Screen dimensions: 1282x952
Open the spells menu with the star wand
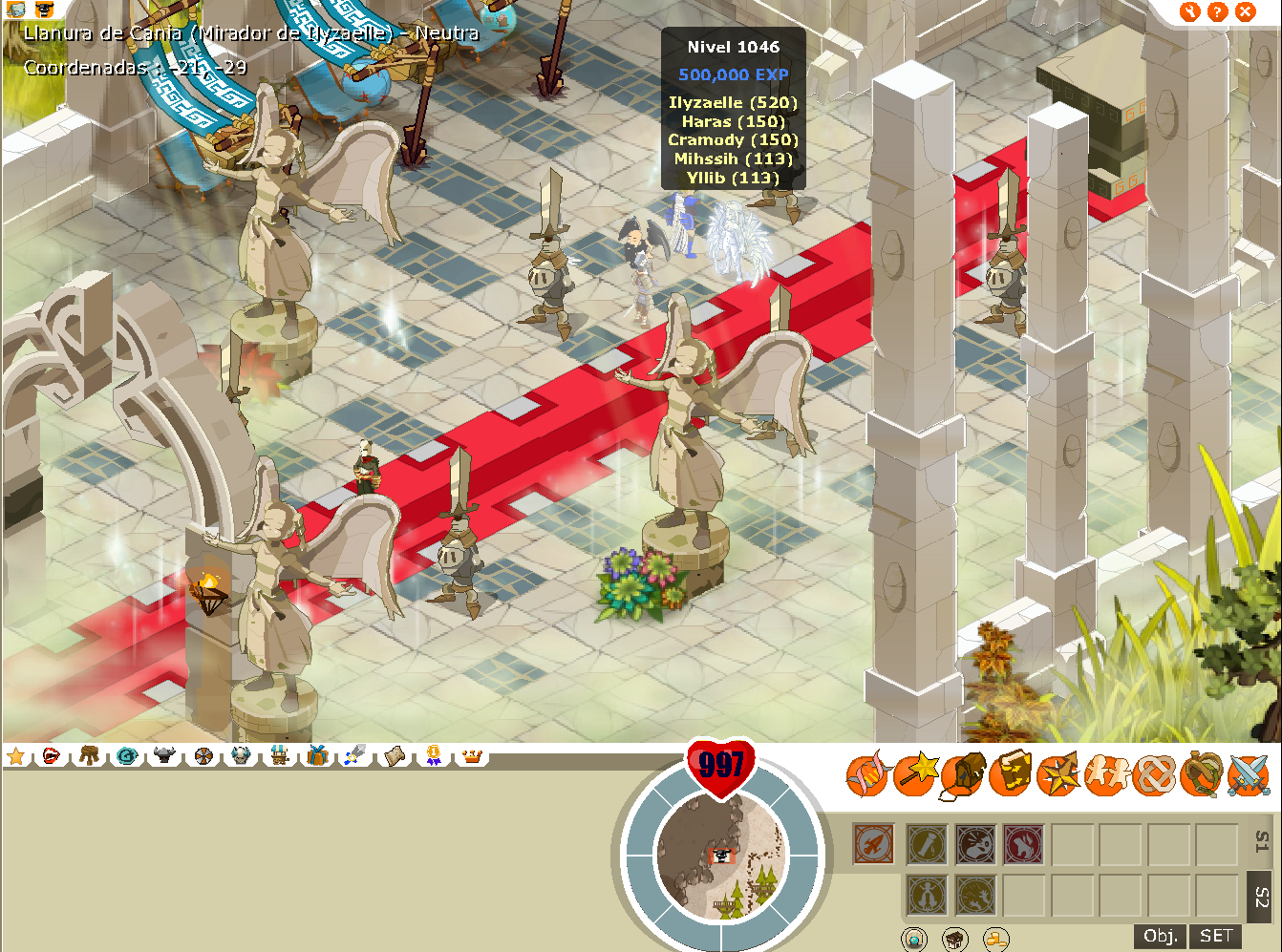(916, 773)
